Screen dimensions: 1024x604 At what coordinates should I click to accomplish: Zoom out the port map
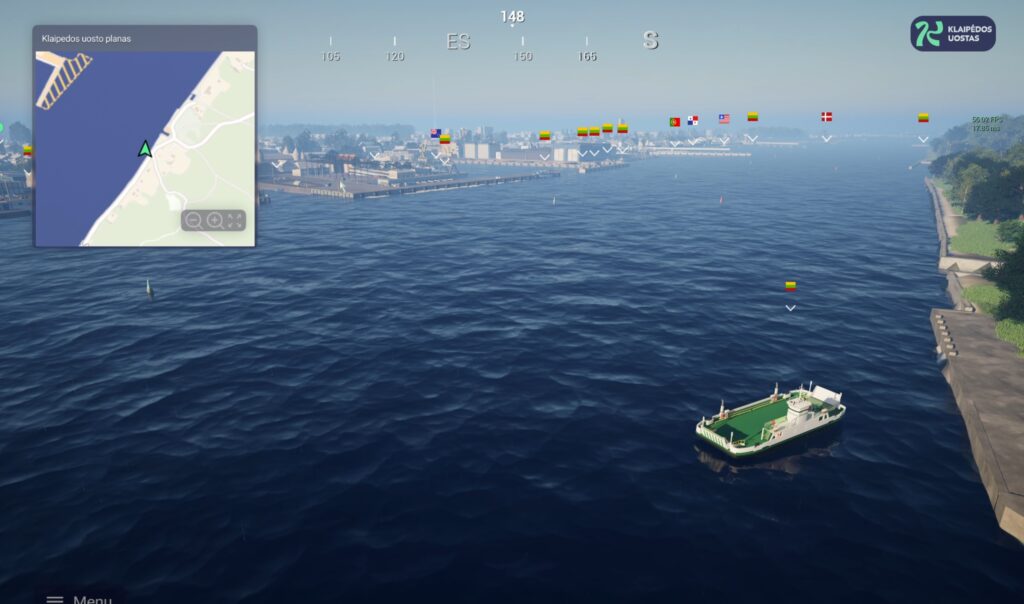194,220
